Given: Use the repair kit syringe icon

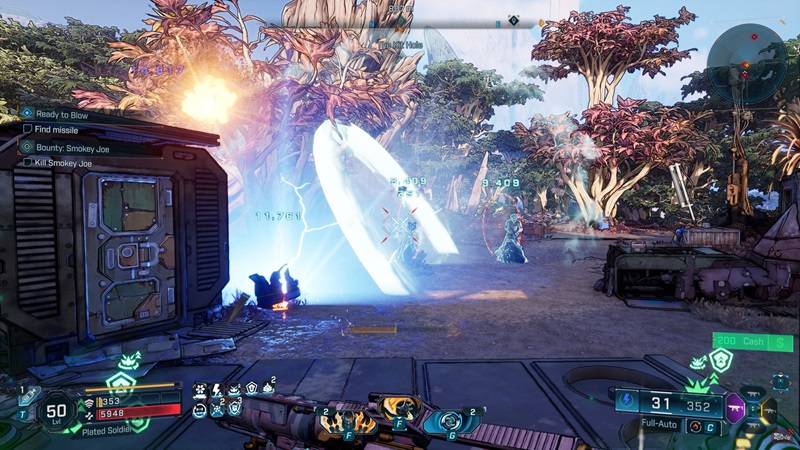Looking at the screenshot, I should (28, 397).
